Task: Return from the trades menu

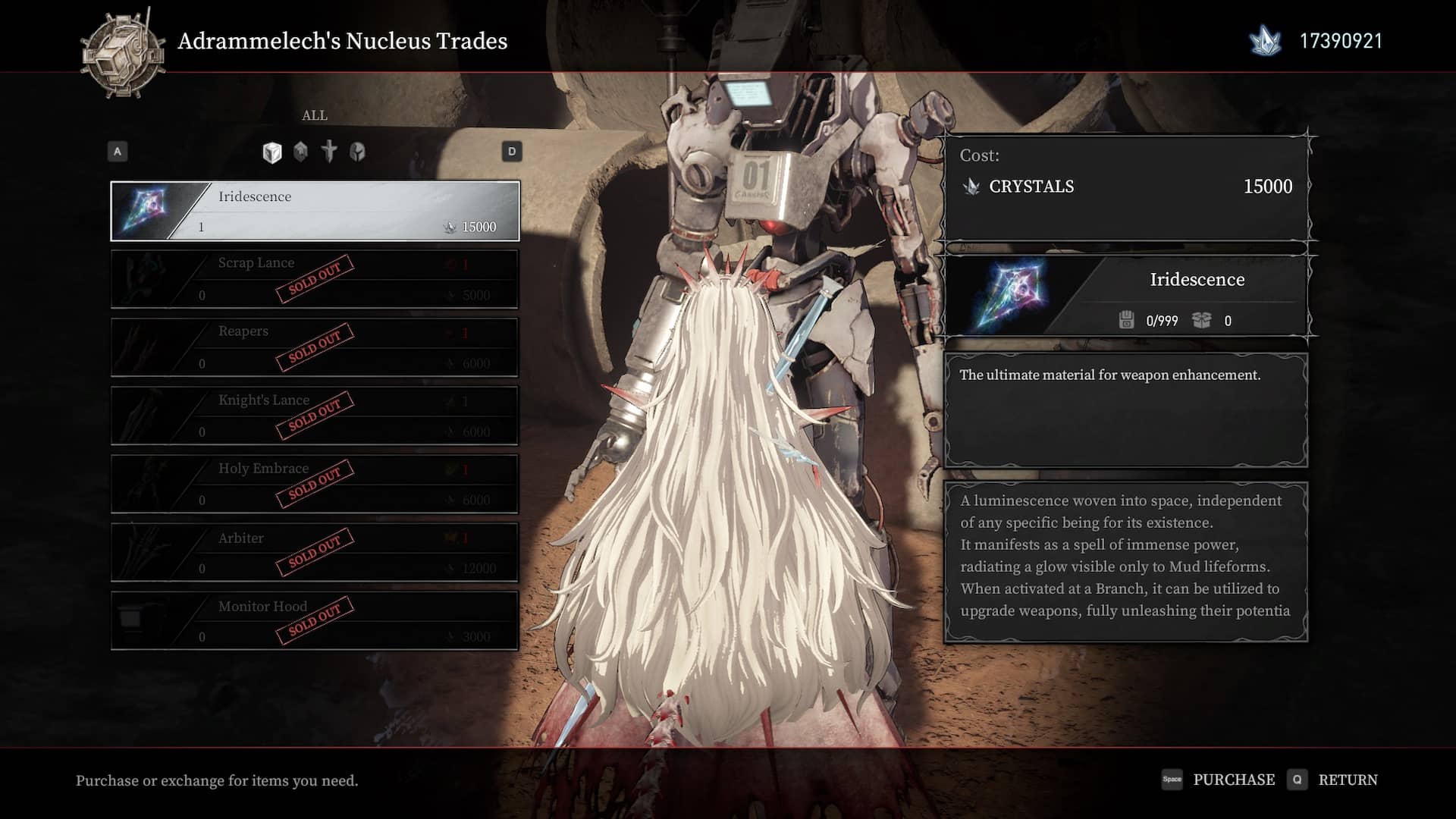Action: (x=1333, y=780)
